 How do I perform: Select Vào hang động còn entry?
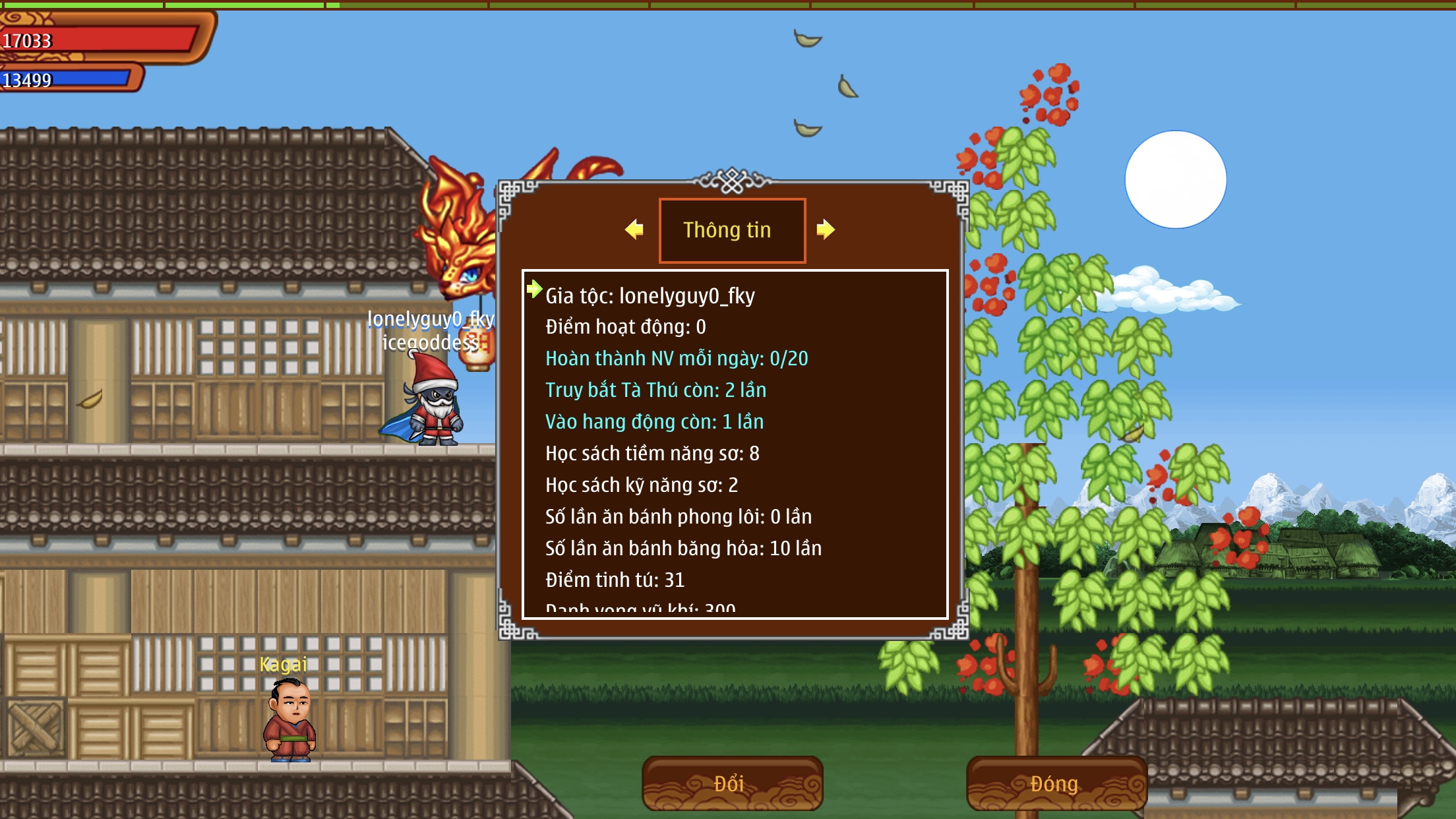654,422
